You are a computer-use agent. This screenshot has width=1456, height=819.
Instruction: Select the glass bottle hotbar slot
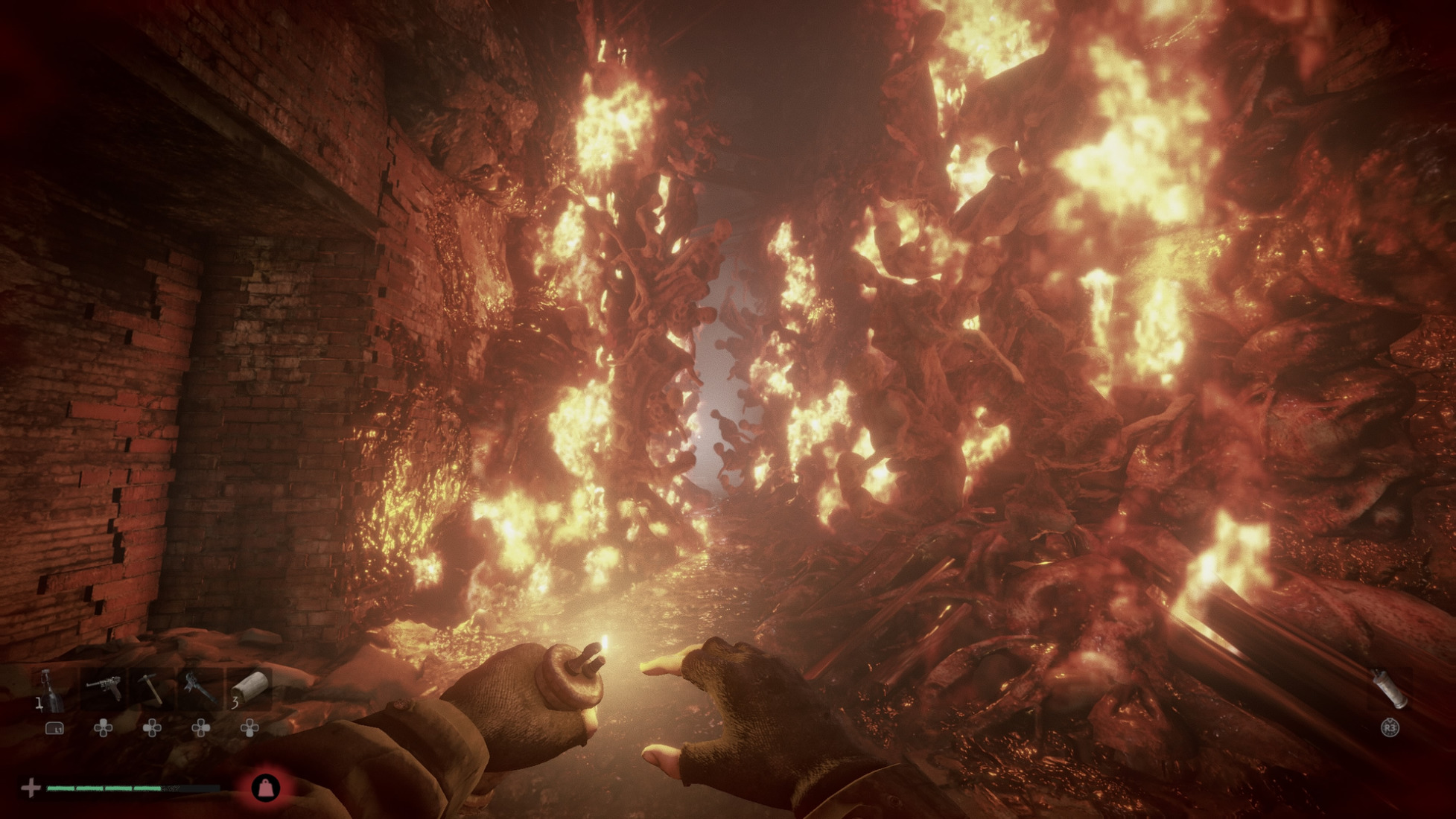pos(50,689)
